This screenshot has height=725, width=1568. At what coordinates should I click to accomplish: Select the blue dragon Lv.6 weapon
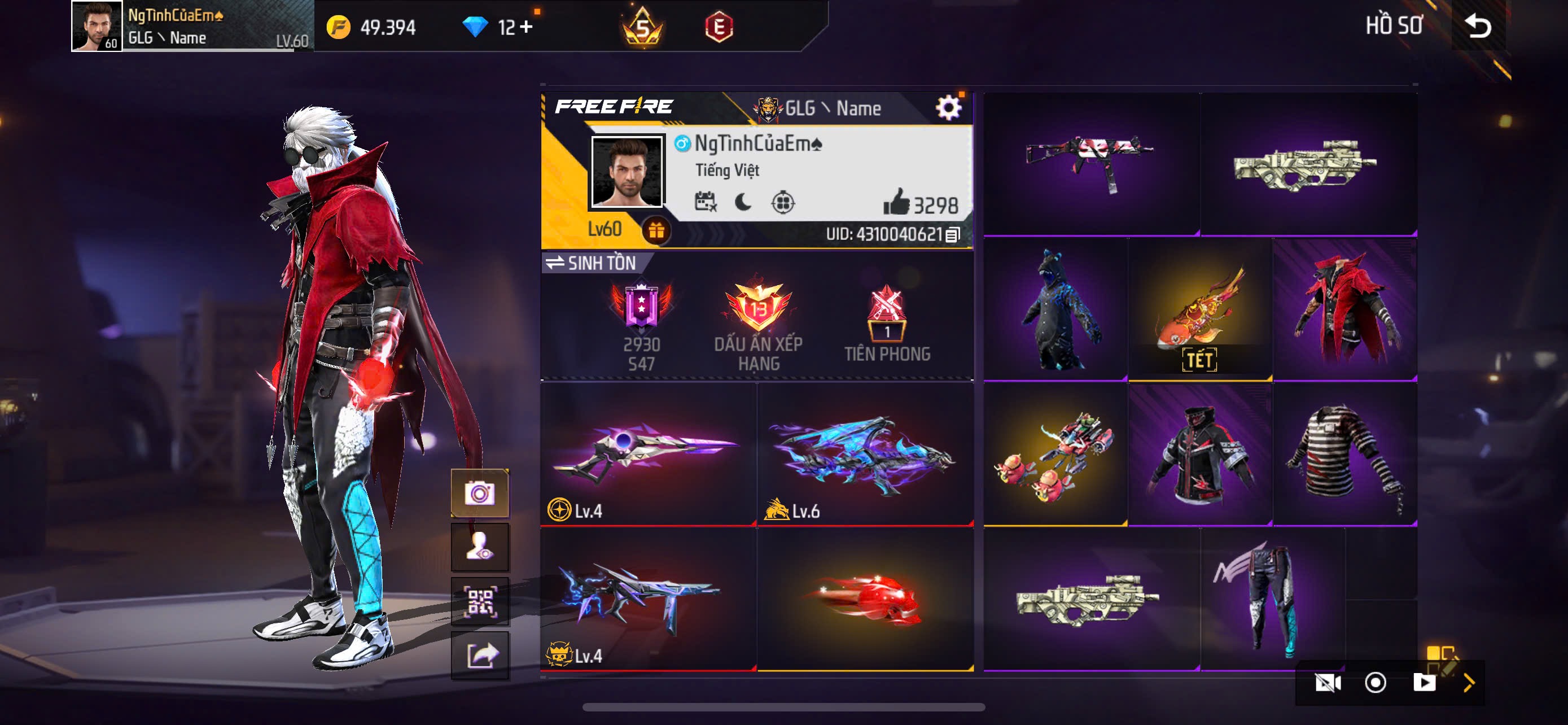(x=865, y=453)
